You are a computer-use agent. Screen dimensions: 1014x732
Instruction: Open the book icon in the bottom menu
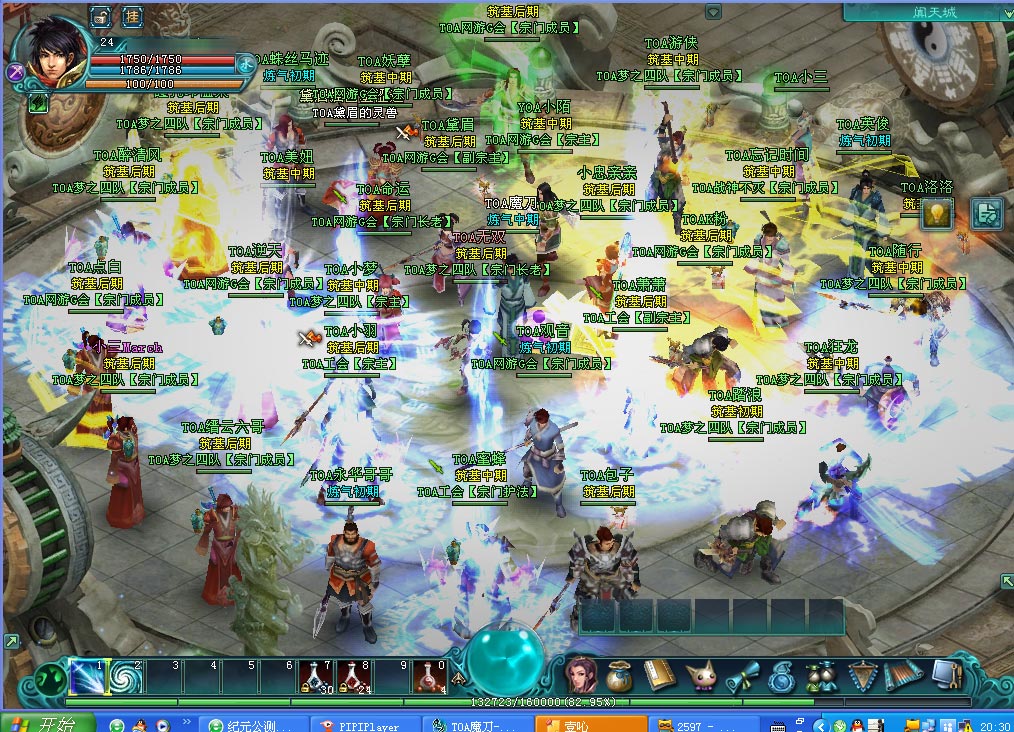pos(657,676)
